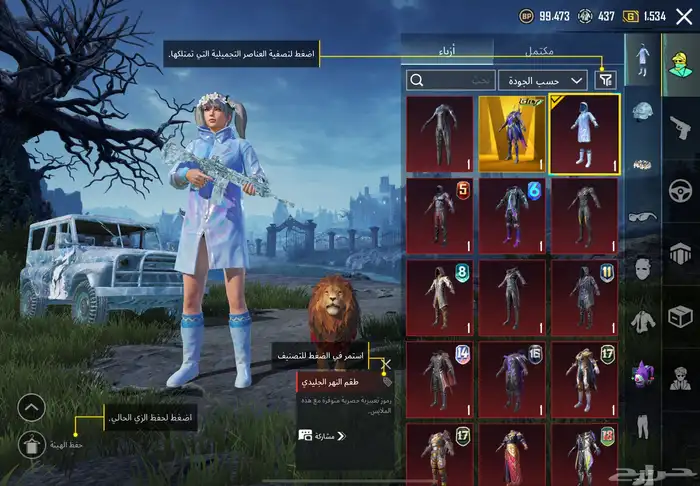
Task: Click the outfit search field
Action: click(x=450, y=80)
